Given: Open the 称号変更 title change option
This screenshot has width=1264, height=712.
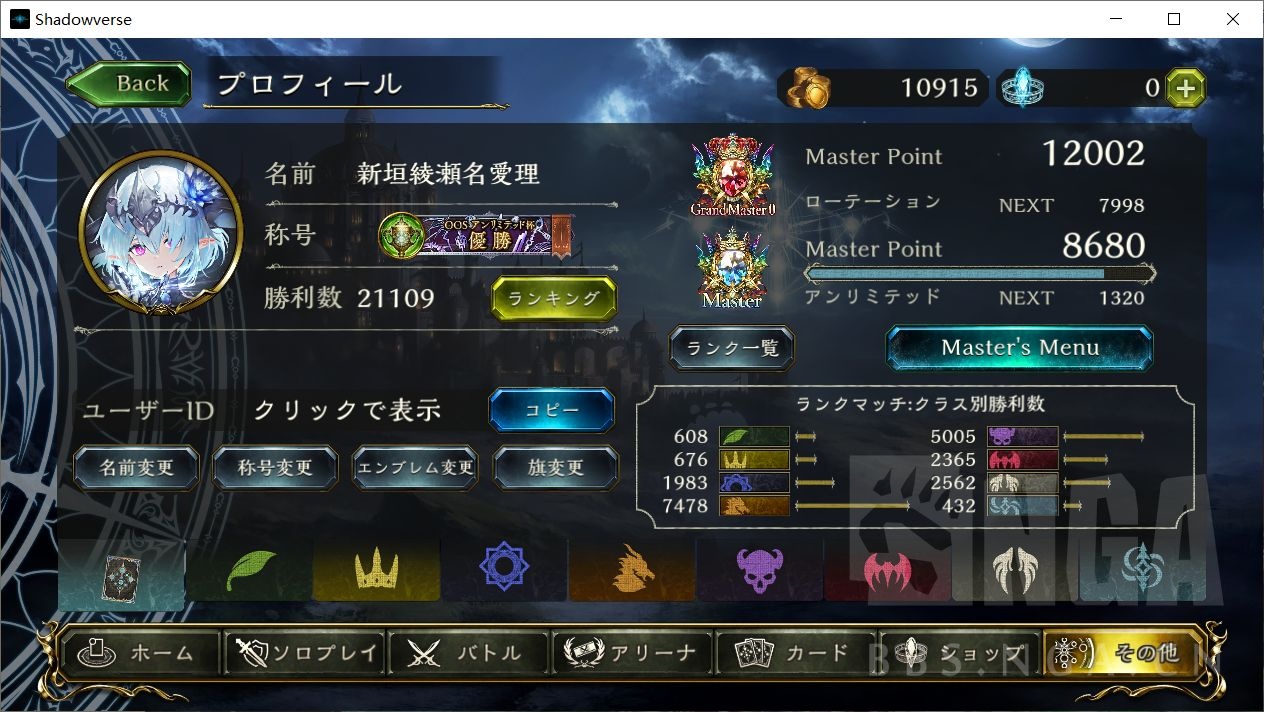Looking at the screenshot, I should [x=275, y=468].
